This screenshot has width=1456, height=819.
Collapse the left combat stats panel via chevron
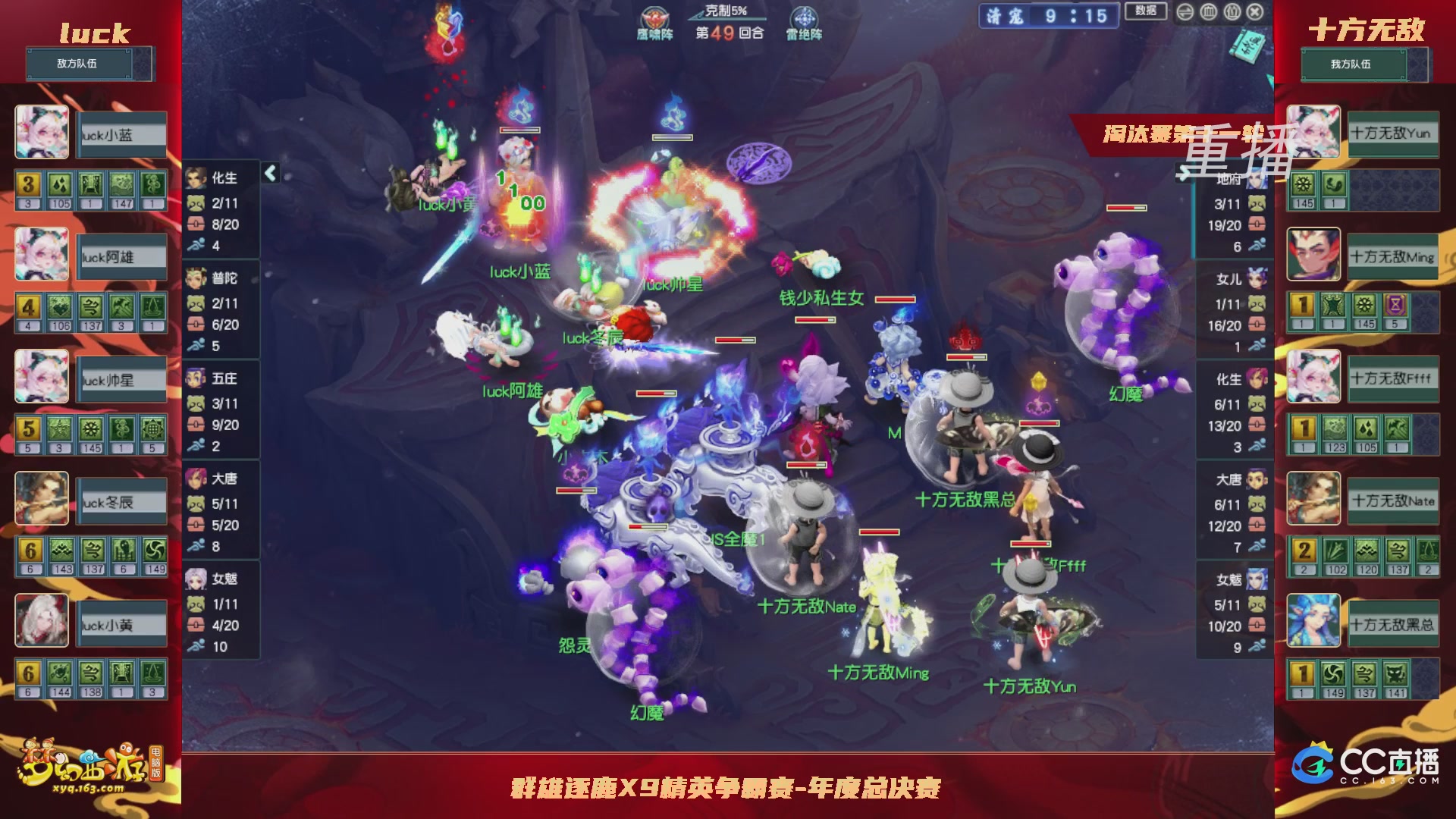tap(269, 173)
